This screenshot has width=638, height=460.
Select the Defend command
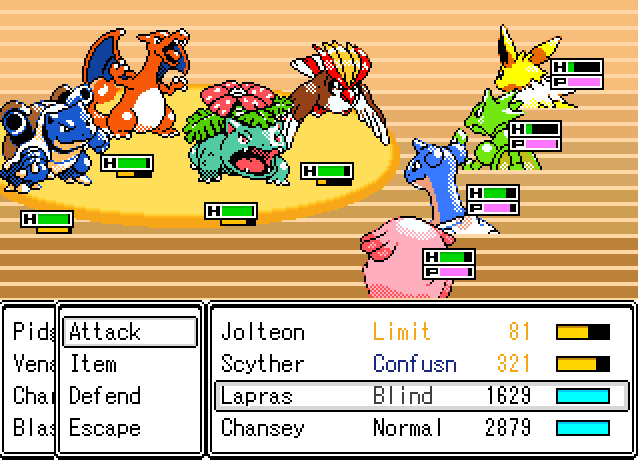(128, 396)
